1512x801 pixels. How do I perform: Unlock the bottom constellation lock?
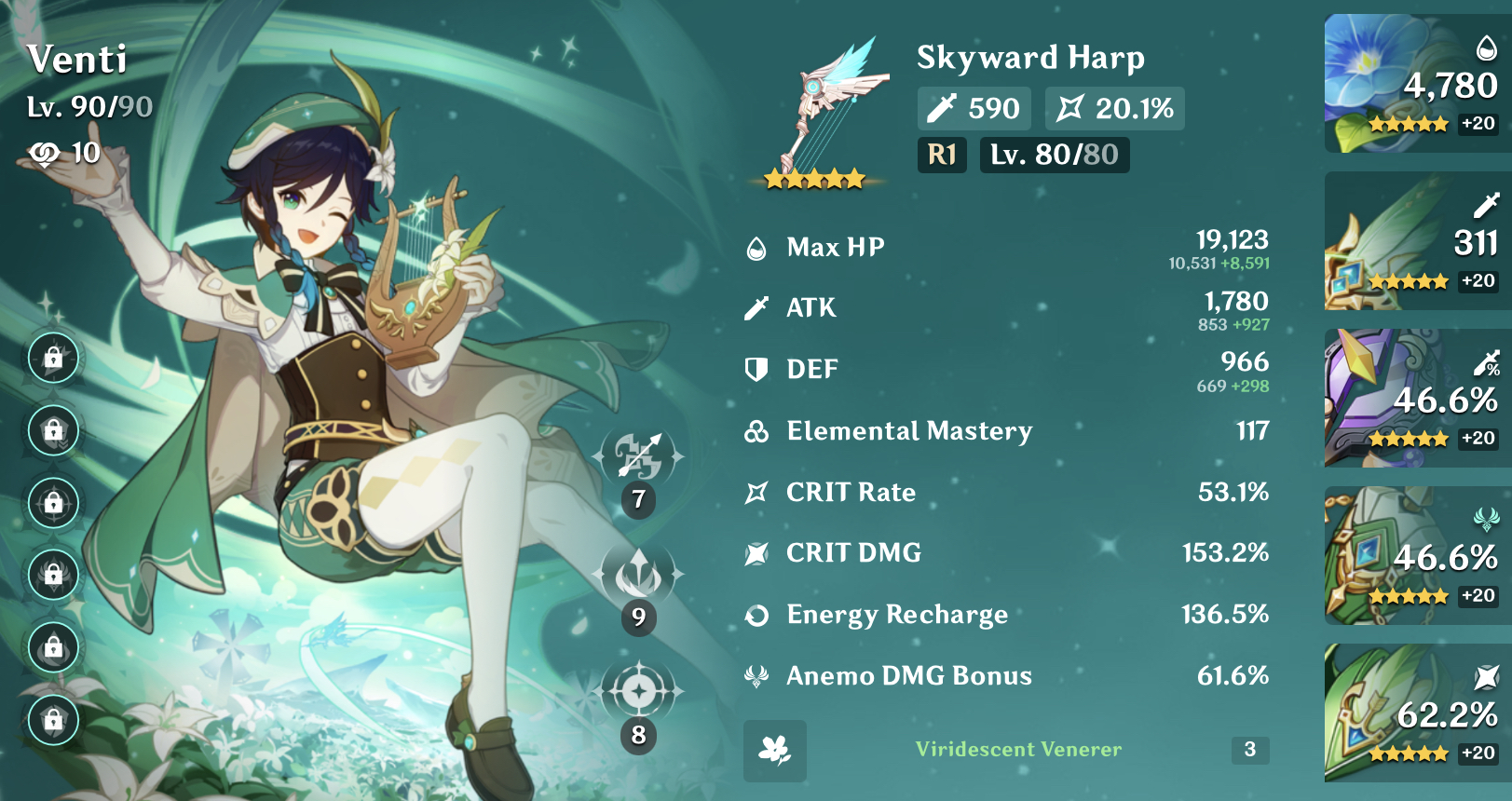(53, 719)
